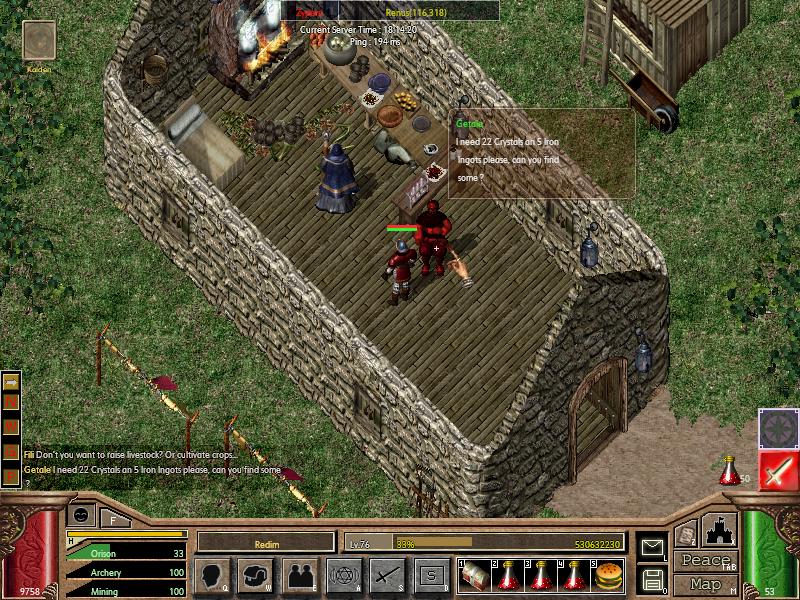
Task: Open the Map panel
Action: pos(705,584)
